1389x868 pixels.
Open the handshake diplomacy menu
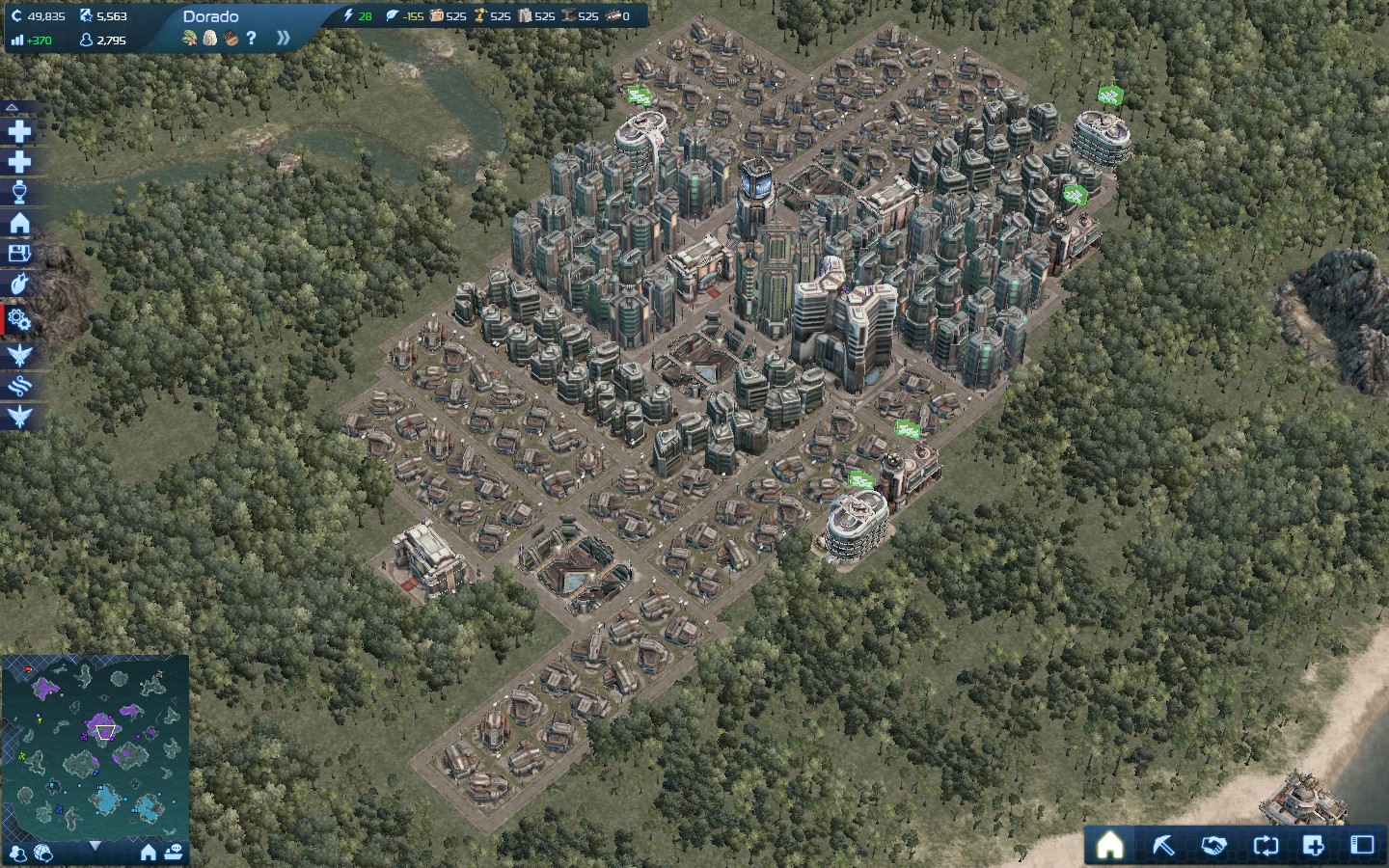tap(1213, 846)
